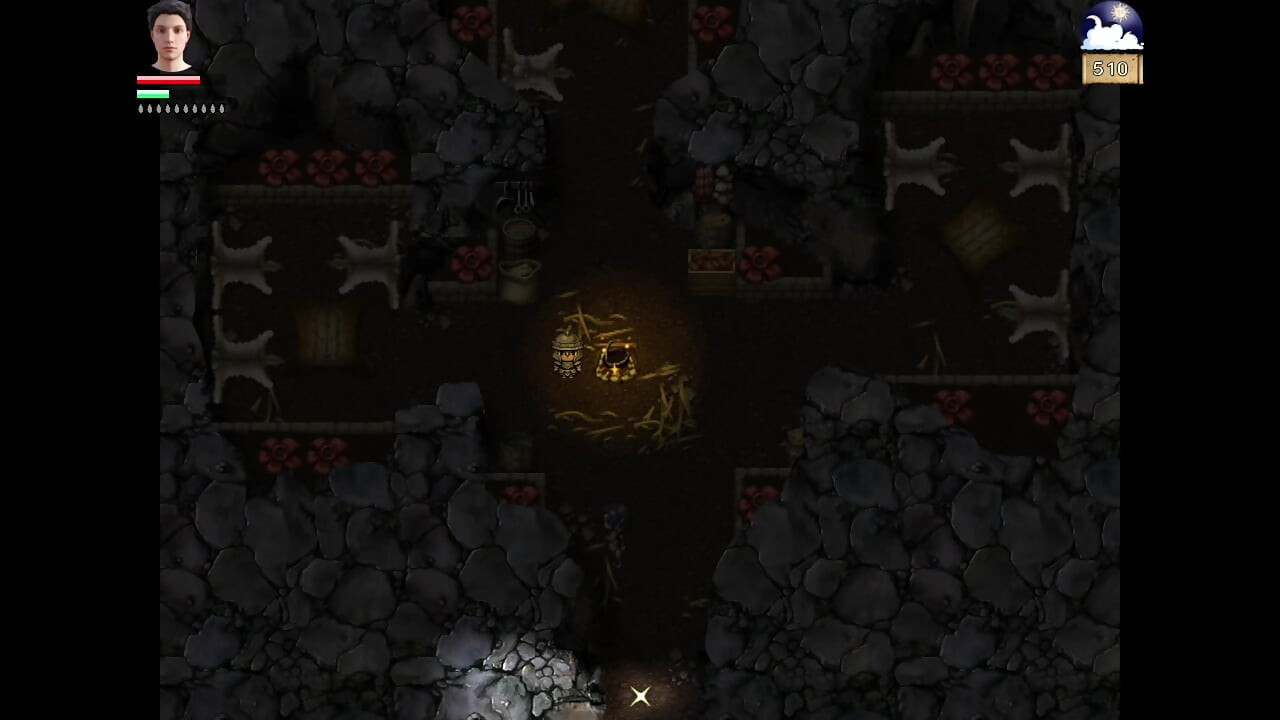Select the crate of apples
This screenshot has height=720, width=1280.
click(x=712, y=261)
